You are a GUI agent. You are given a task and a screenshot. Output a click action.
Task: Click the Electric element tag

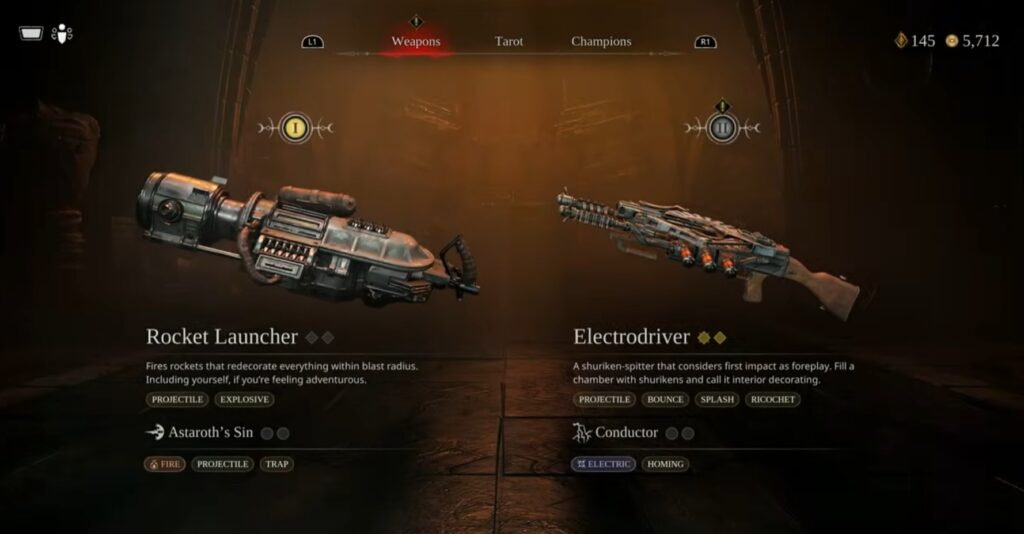604,464
